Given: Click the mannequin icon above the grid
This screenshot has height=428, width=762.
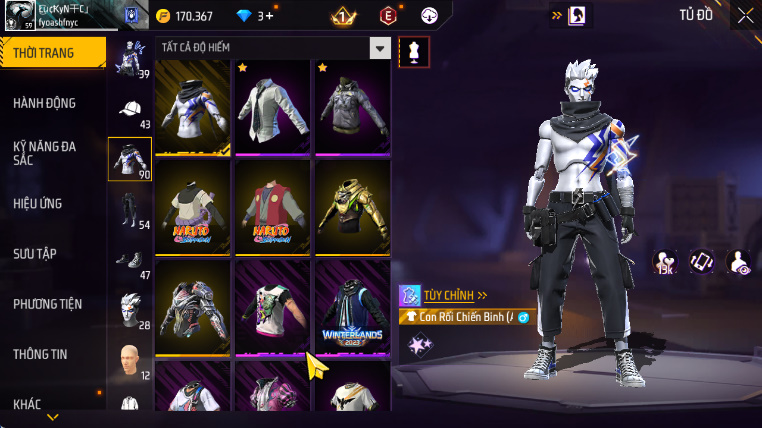Looking at the screenshot, I should (x=413, y=52).
